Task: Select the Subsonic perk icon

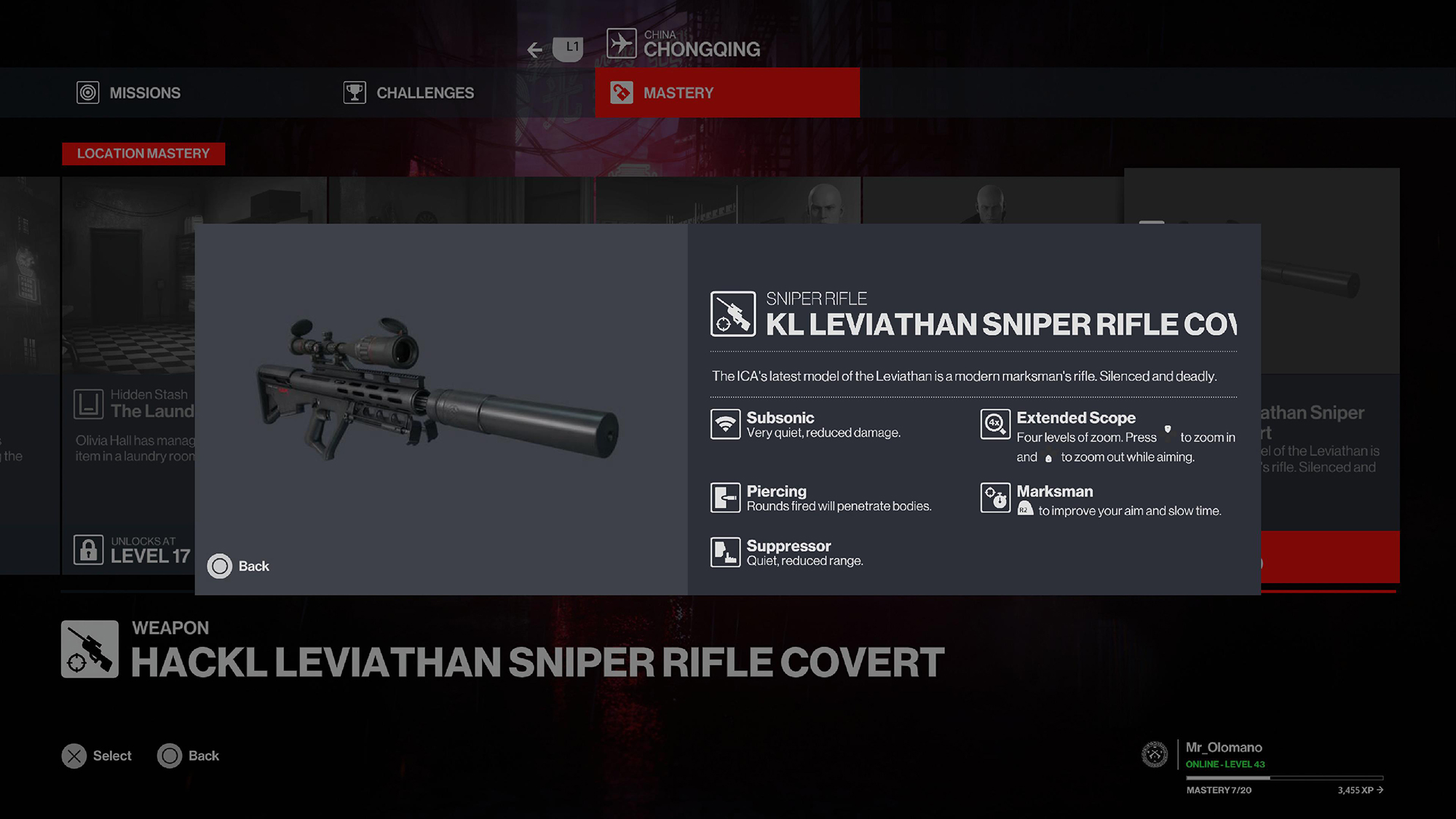Action: point(726,424)
